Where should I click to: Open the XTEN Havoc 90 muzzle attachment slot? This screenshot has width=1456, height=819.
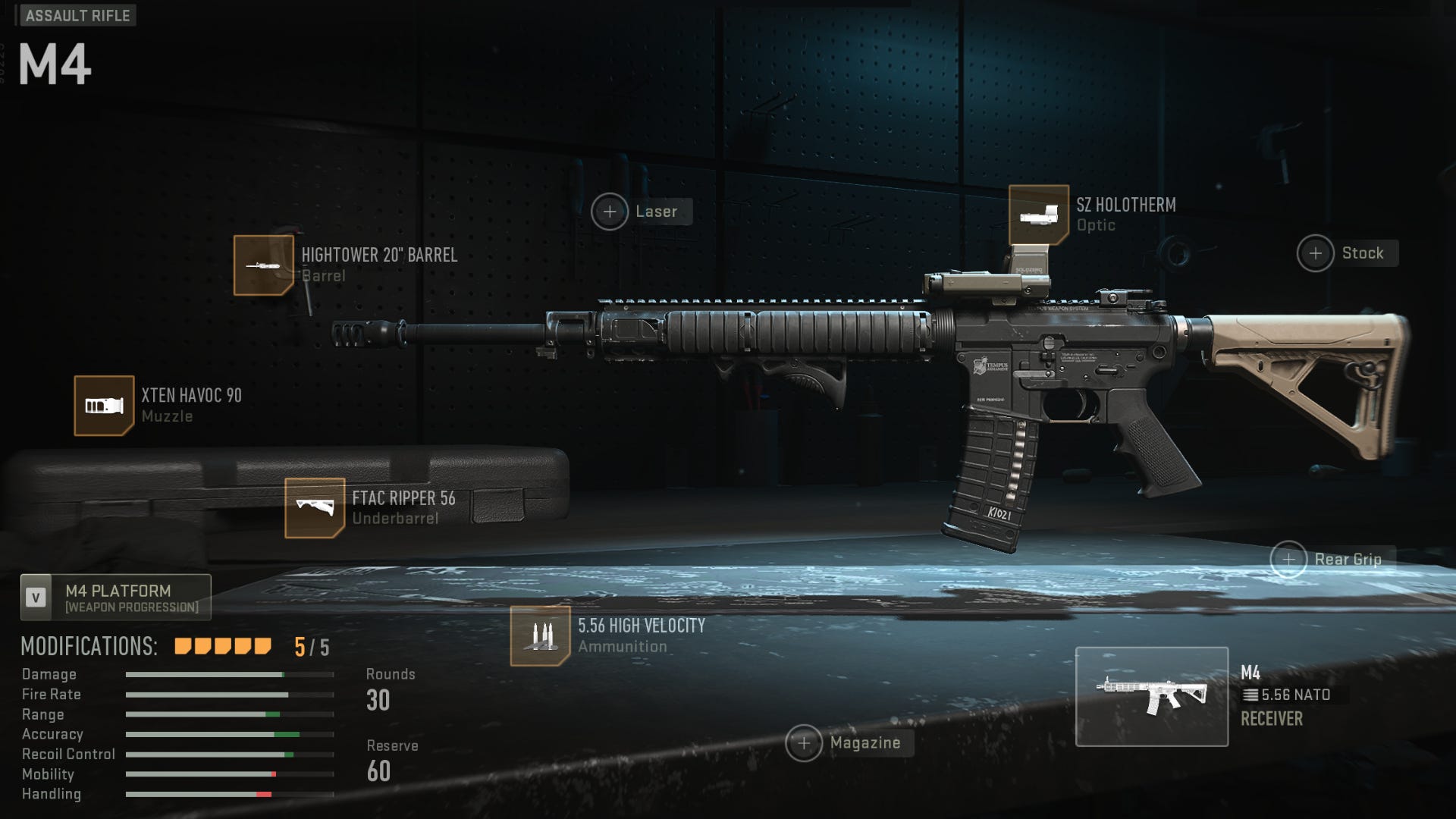[x=104, y=404]
